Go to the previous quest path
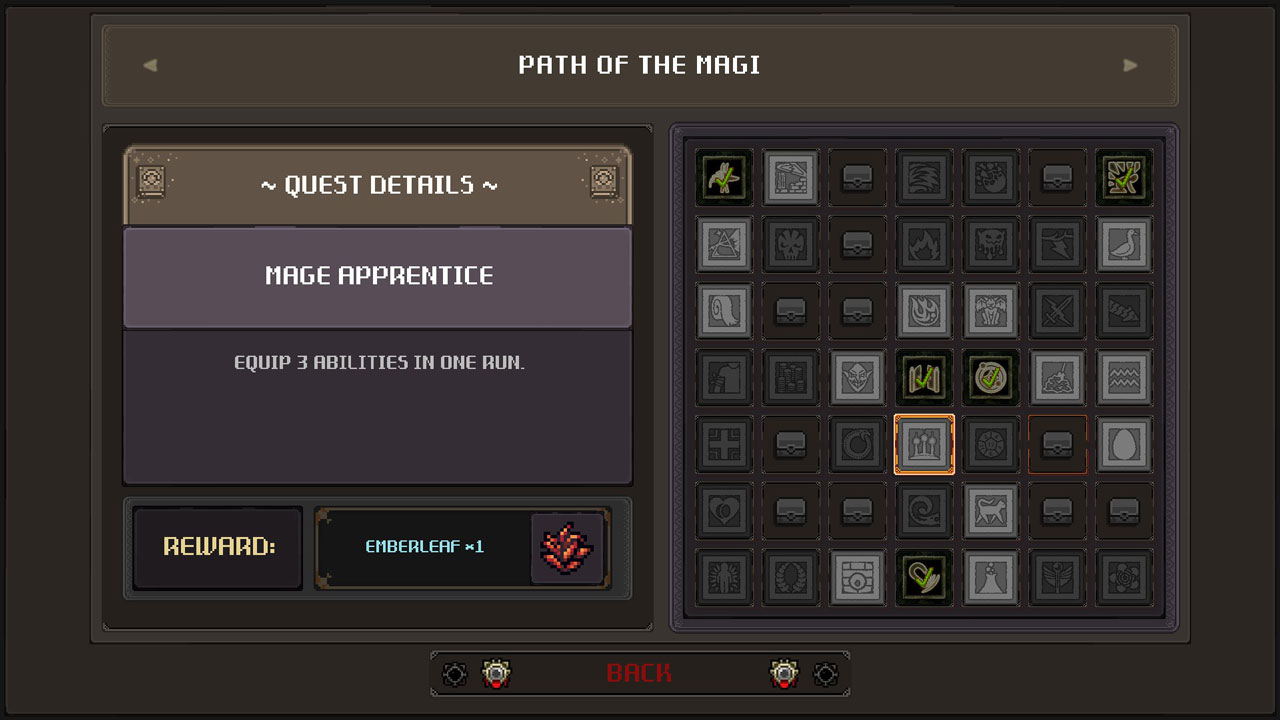Image resolution: width=1280 pixels, height=720 pixels. pyautogui.click(x=150, y=66)
